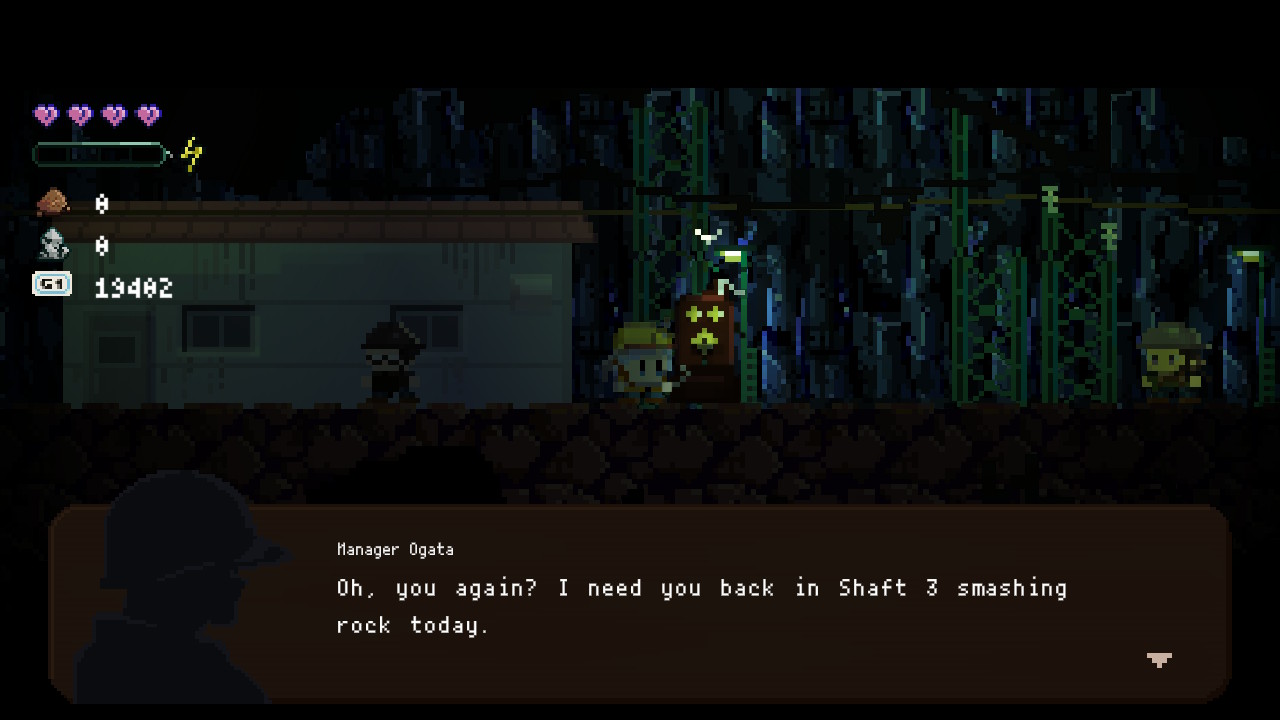Image resolution: width=1280 pixels, height=720 pixels.
Task: Click the stamina bar under the hearts
Action: tap(100, 154)
